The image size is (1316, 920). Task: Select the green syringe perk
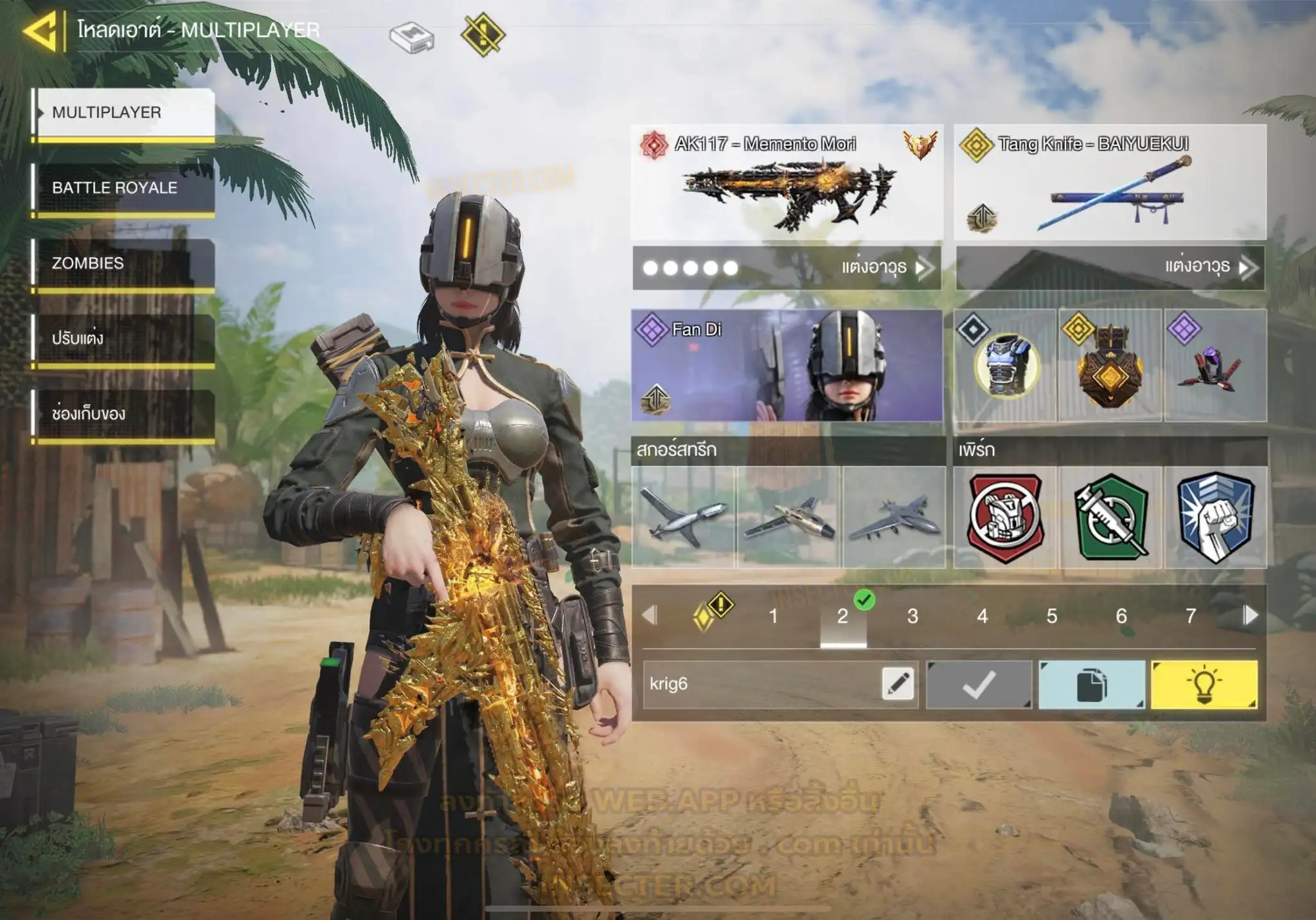(1110, 518)
